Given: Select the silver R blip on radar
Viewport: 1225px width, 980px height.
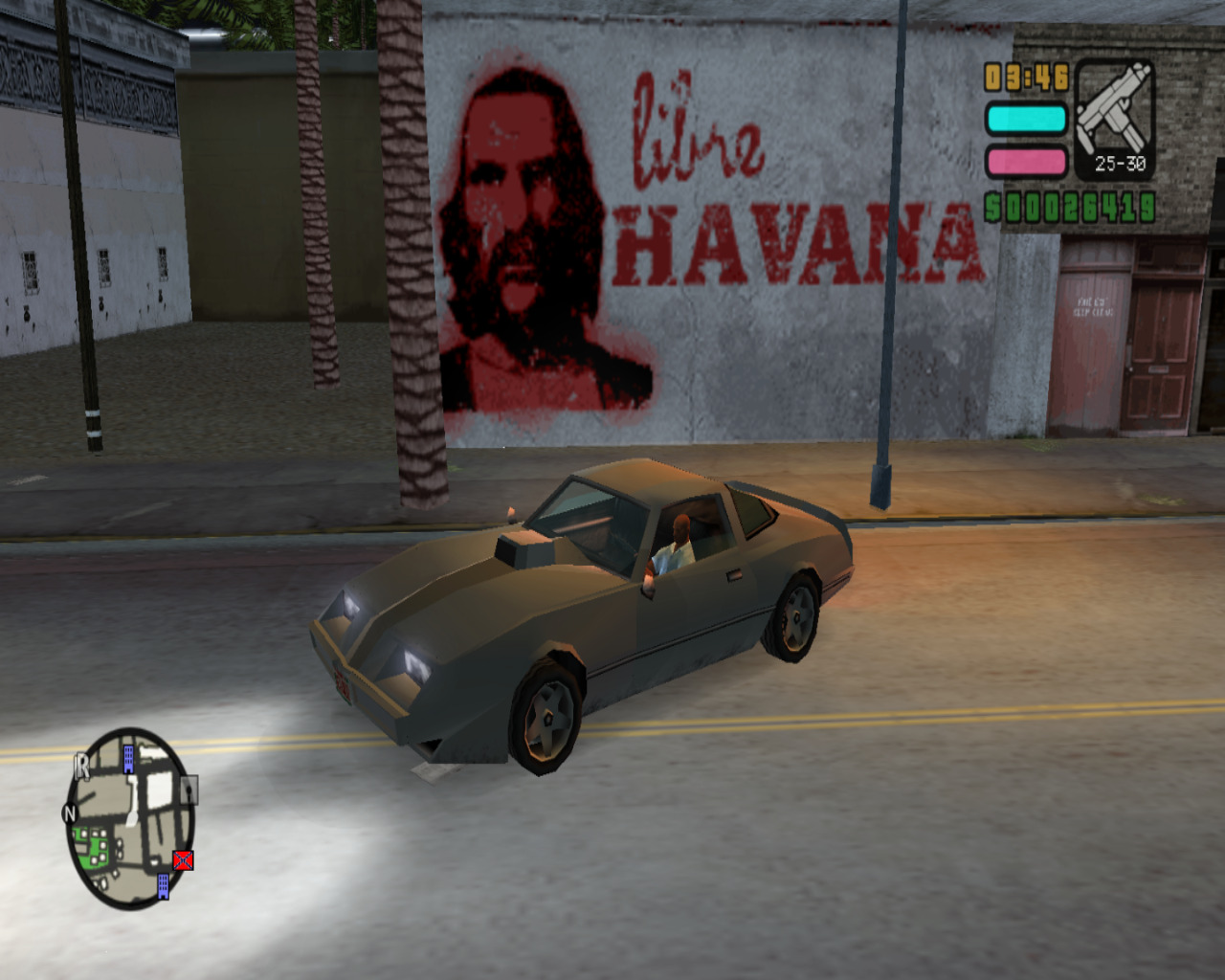Looking at the screenshot, I should click(83, 766).
